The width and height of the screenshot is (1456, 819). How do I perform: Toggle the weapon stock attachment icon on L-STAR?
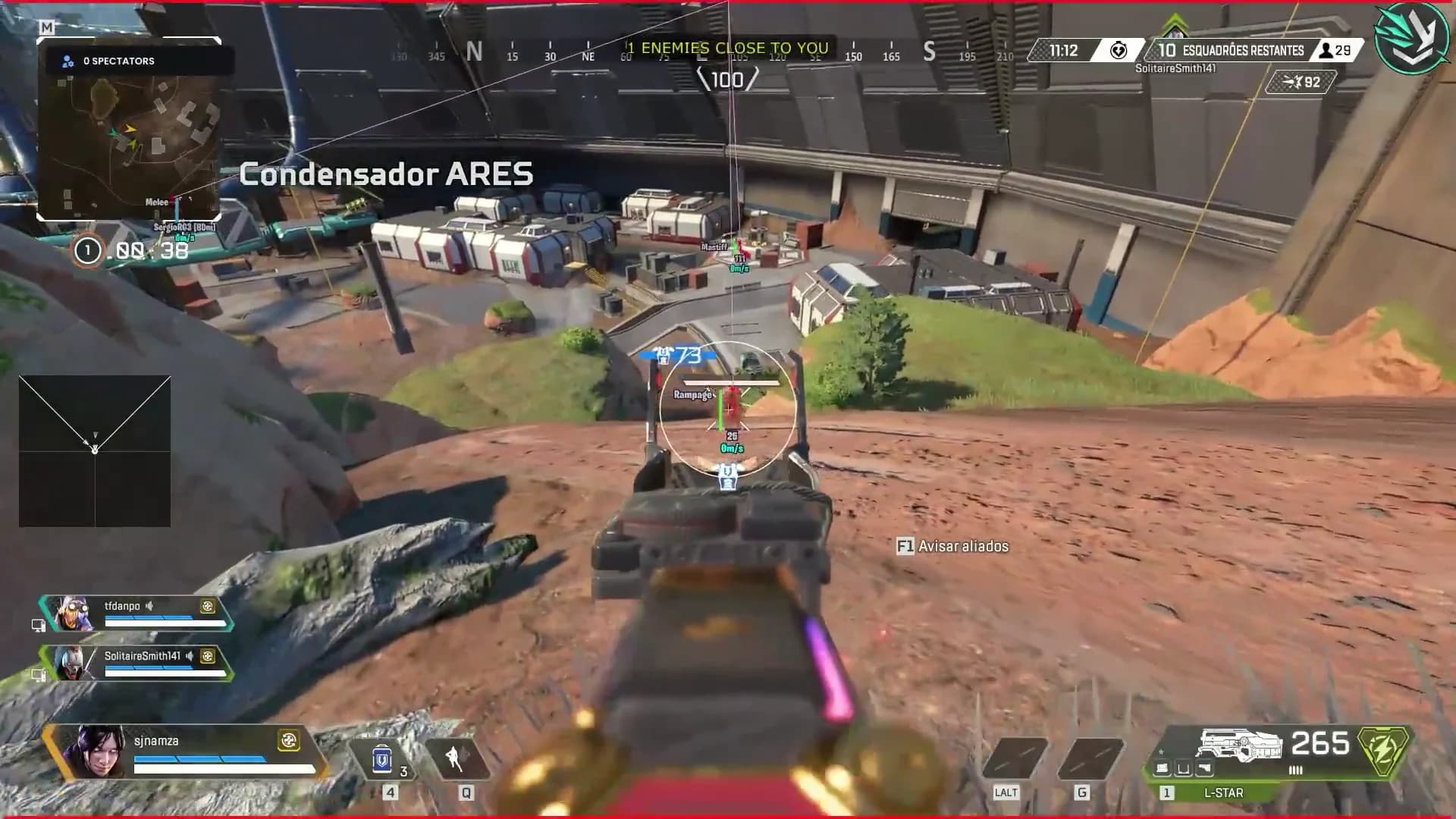[1205, 767]
